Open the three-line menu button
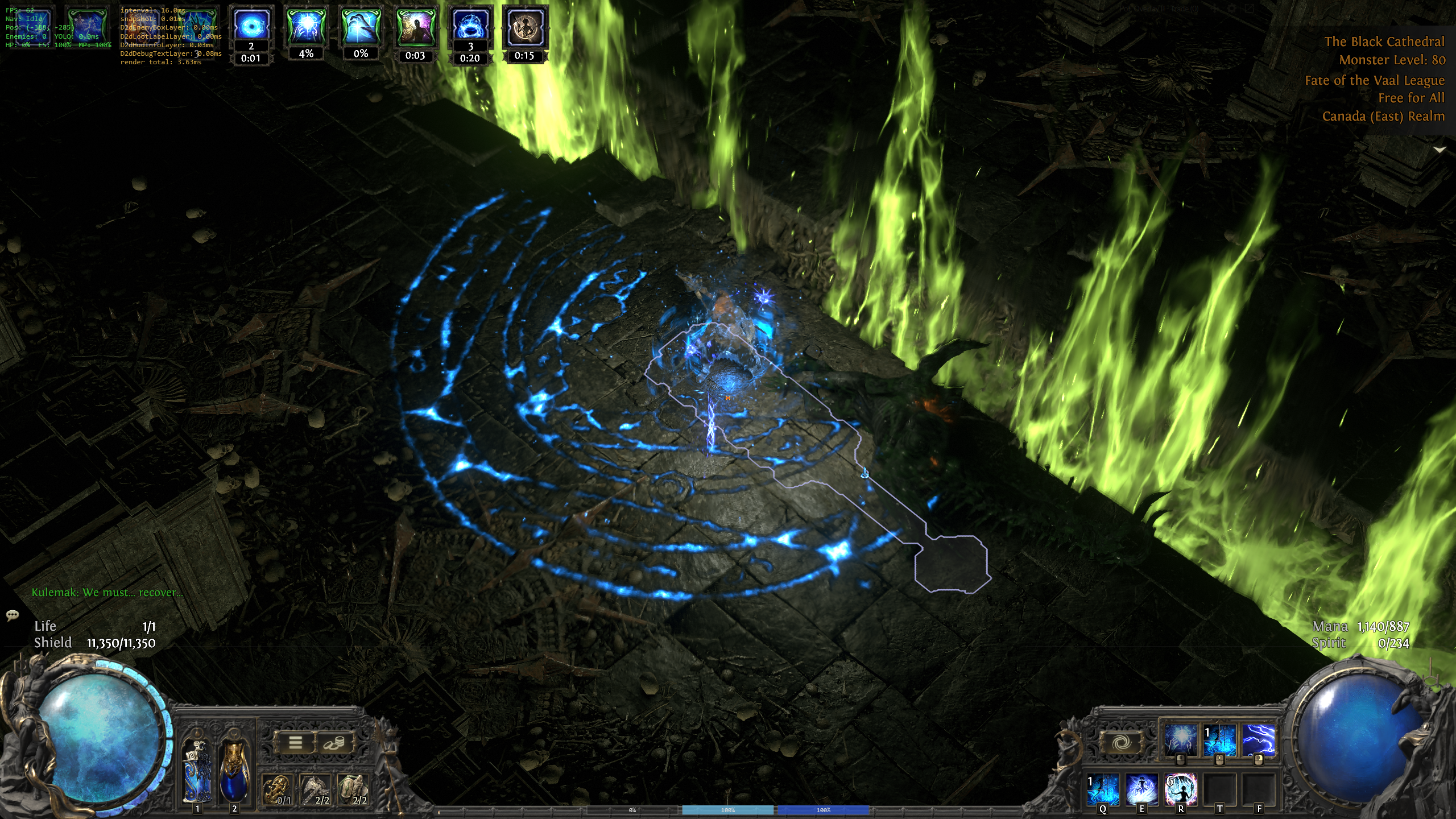Image resolution: width=1456 pixels, height=819 pixels. (x=295, y=743)
